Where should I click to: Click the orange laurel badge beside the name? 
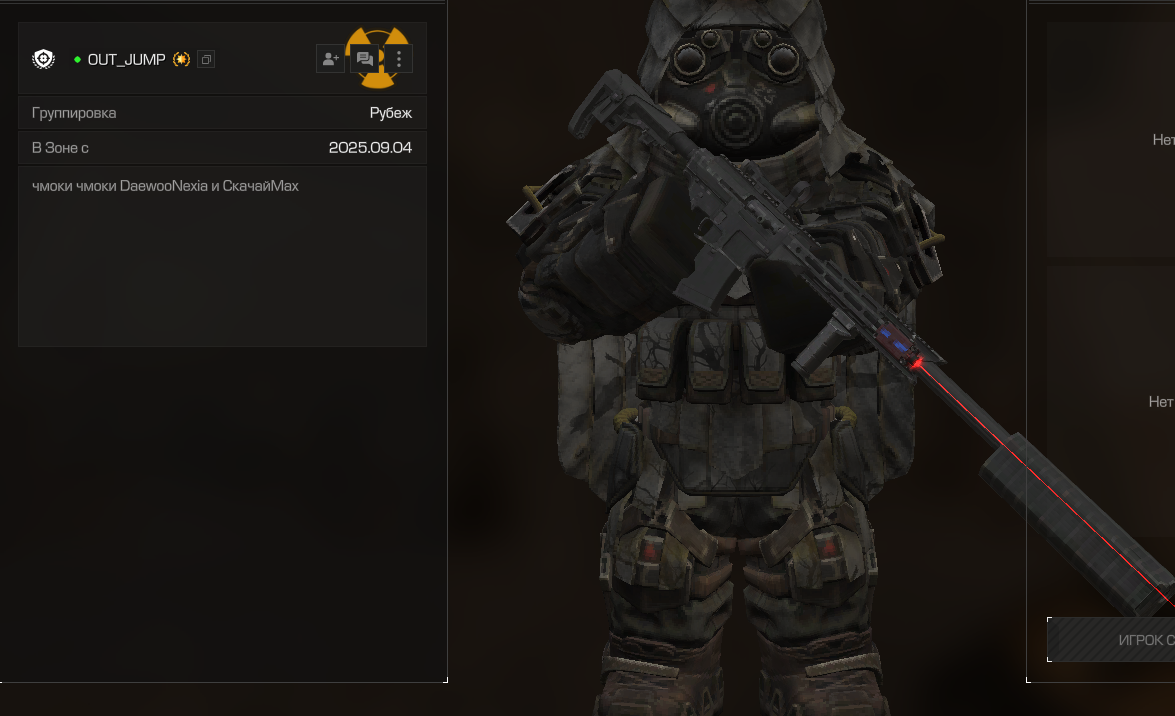click(x=181, y=60)
